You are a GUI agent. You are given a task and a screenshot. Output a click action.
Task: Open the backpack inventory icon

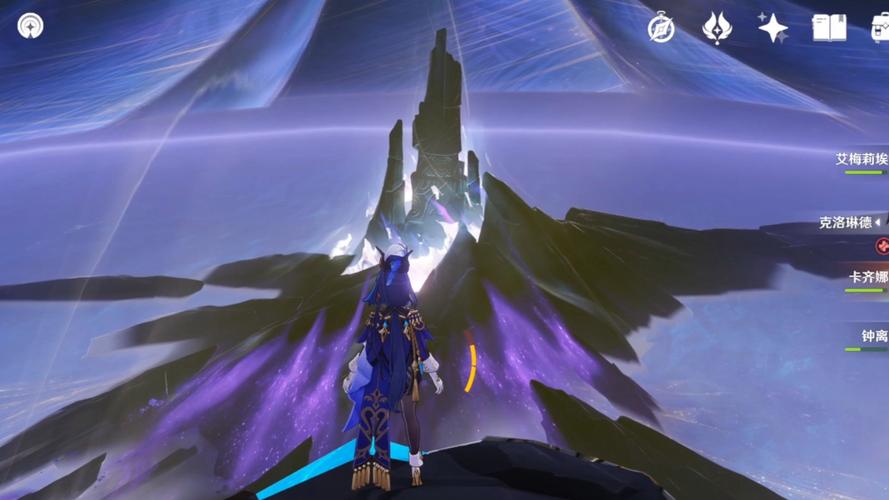(880, 28)
